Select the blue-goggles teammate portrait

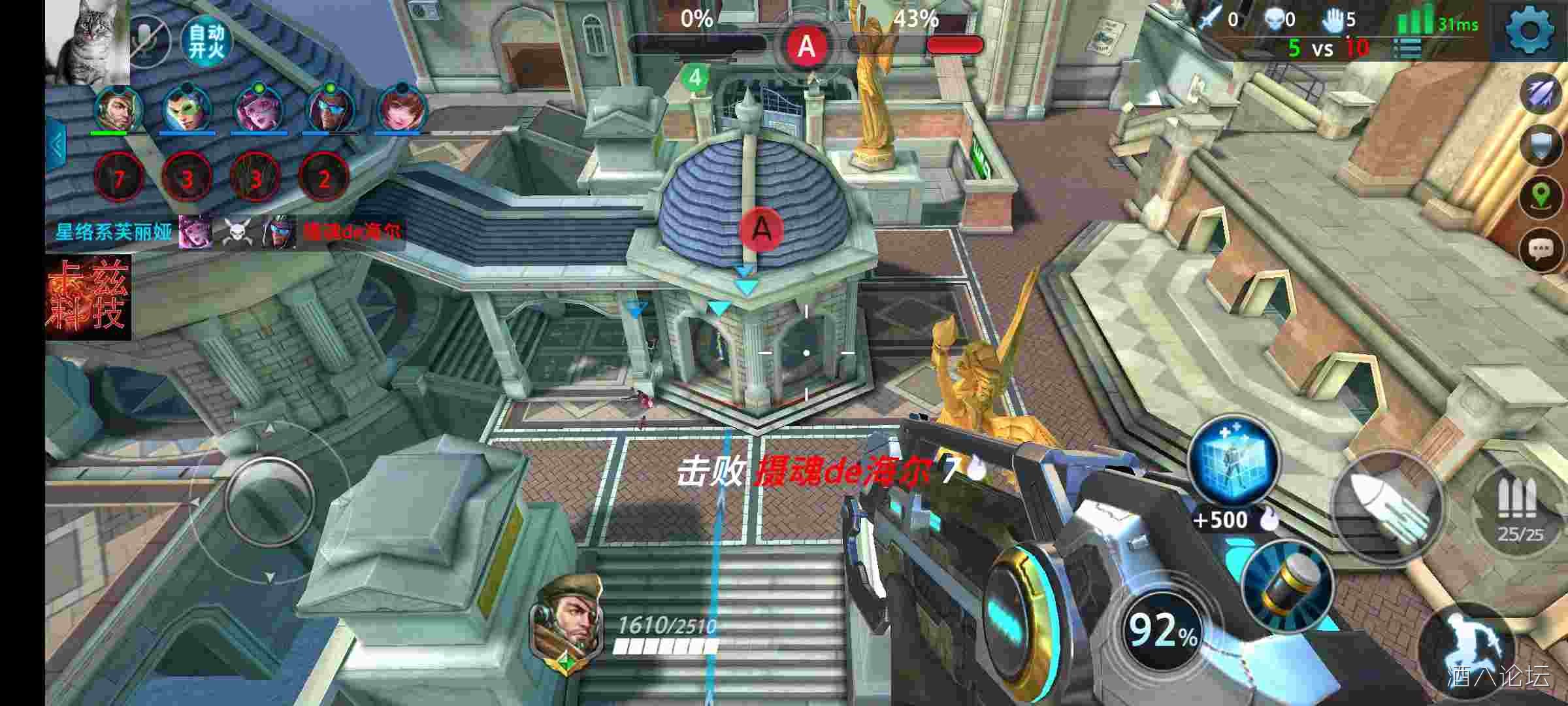point(330,108)
